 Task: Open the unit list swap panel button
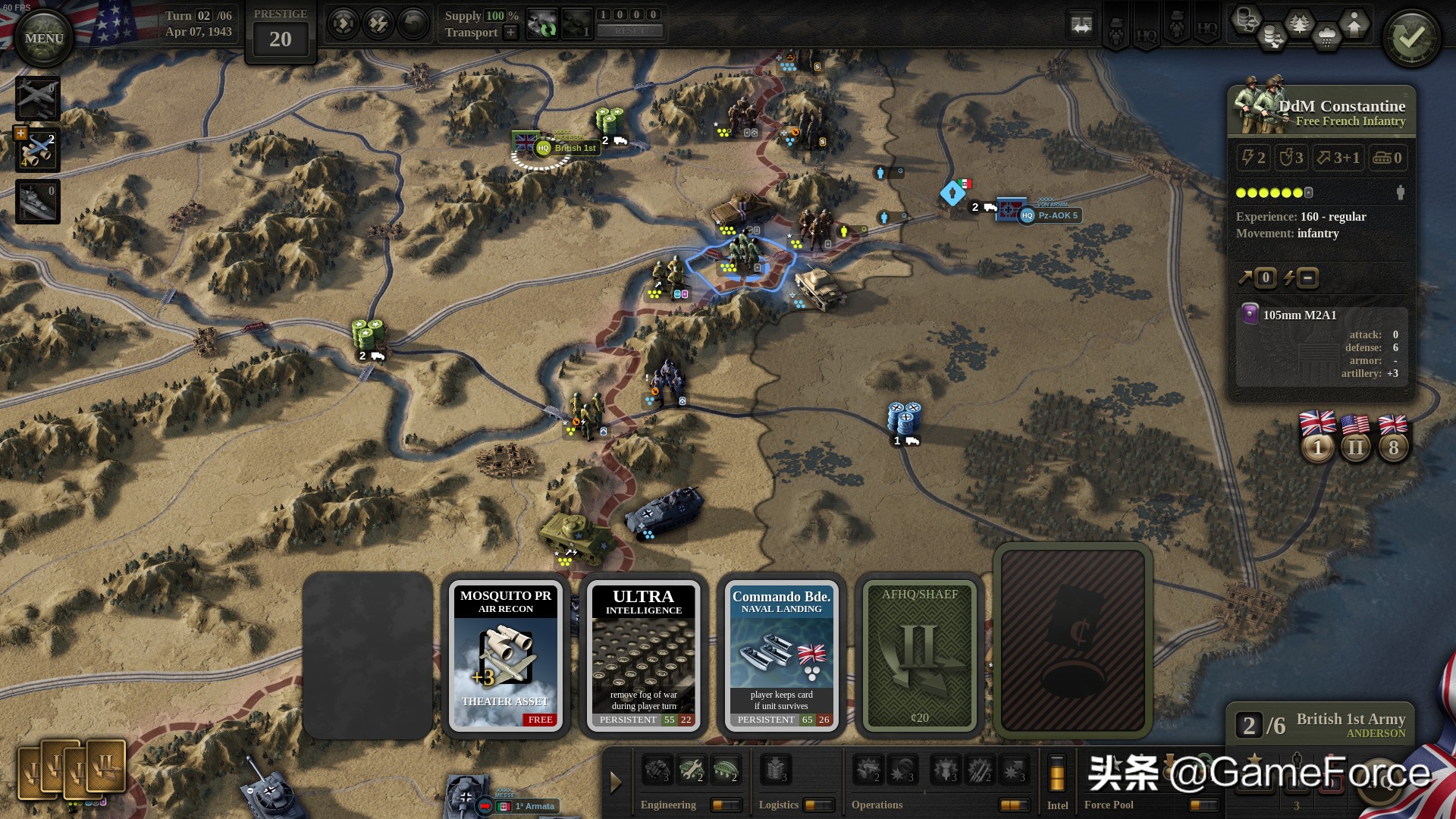pyautogui.click(x=1081, y=25)
